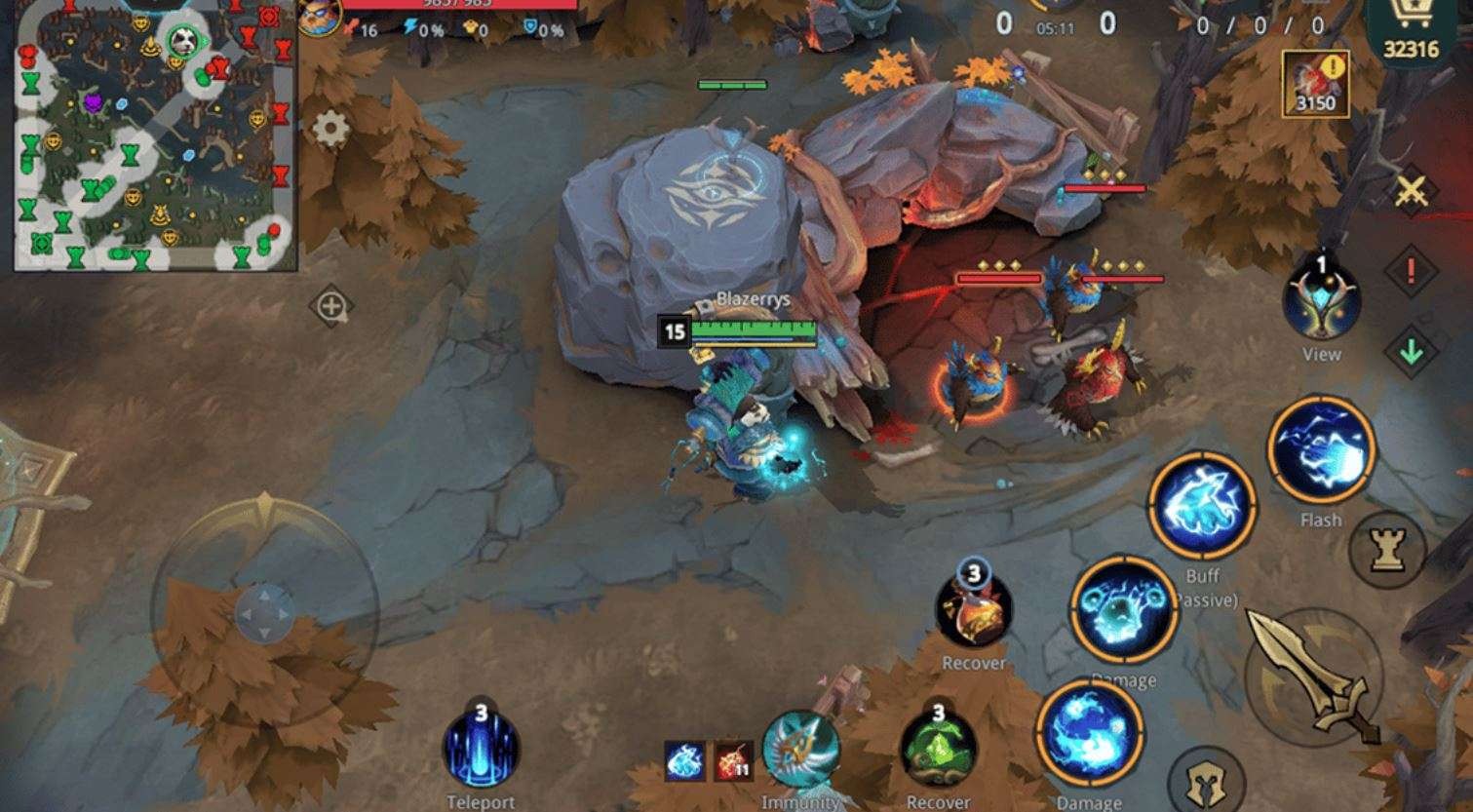Trigger the Immunity ability
This screenshot has width=1473, height=812.
800,750
